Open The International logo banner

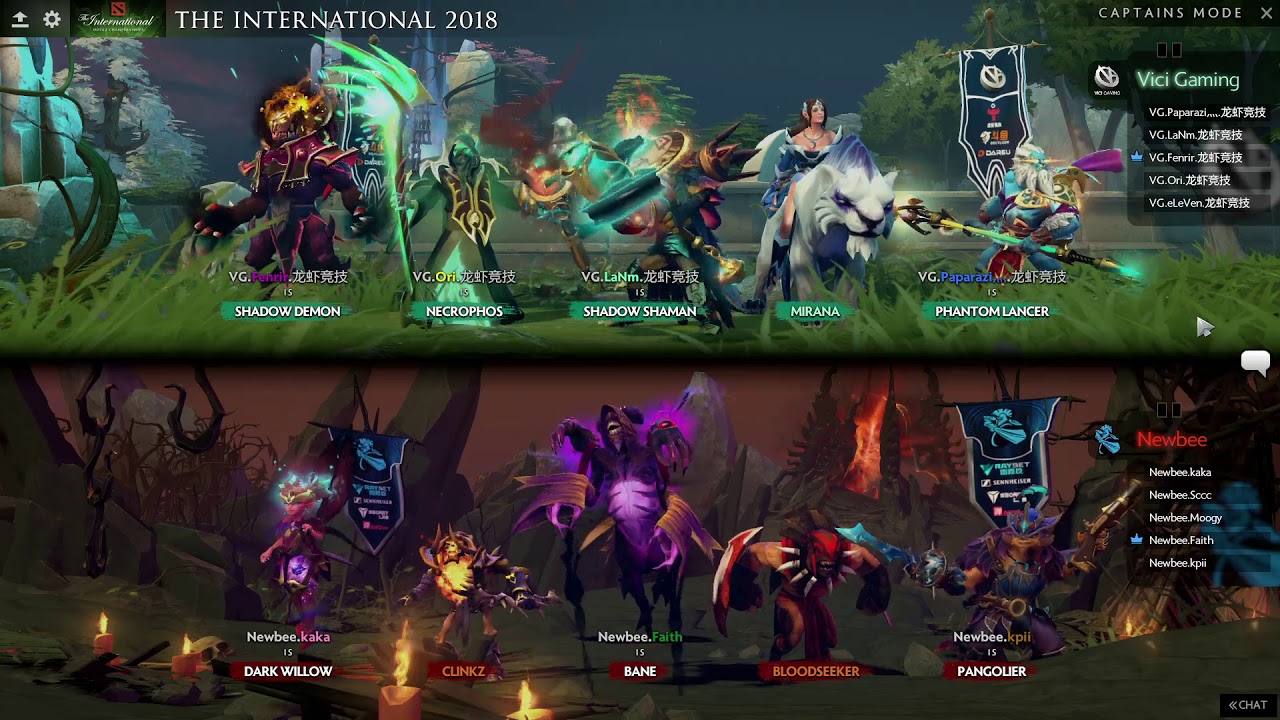tap(118, 20)
